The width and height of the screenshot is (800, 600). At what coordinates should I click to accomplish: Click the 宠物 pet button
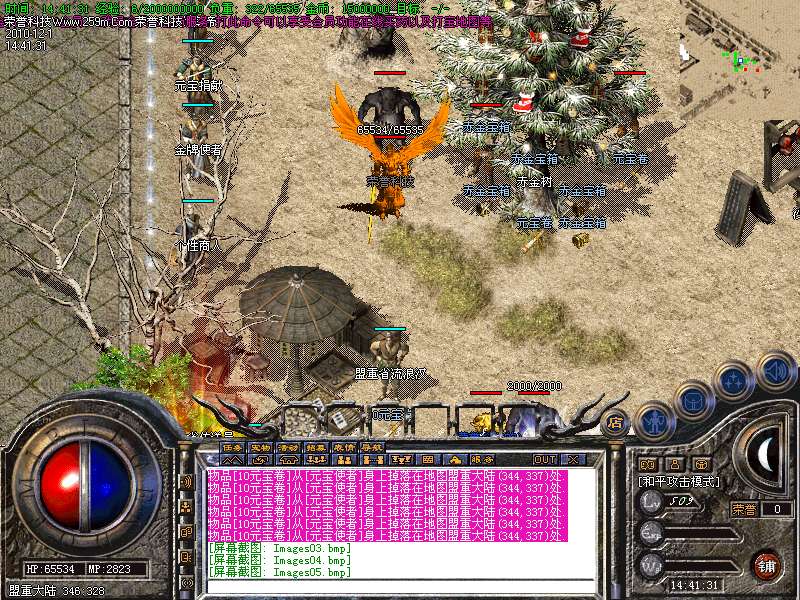[261, 447]
